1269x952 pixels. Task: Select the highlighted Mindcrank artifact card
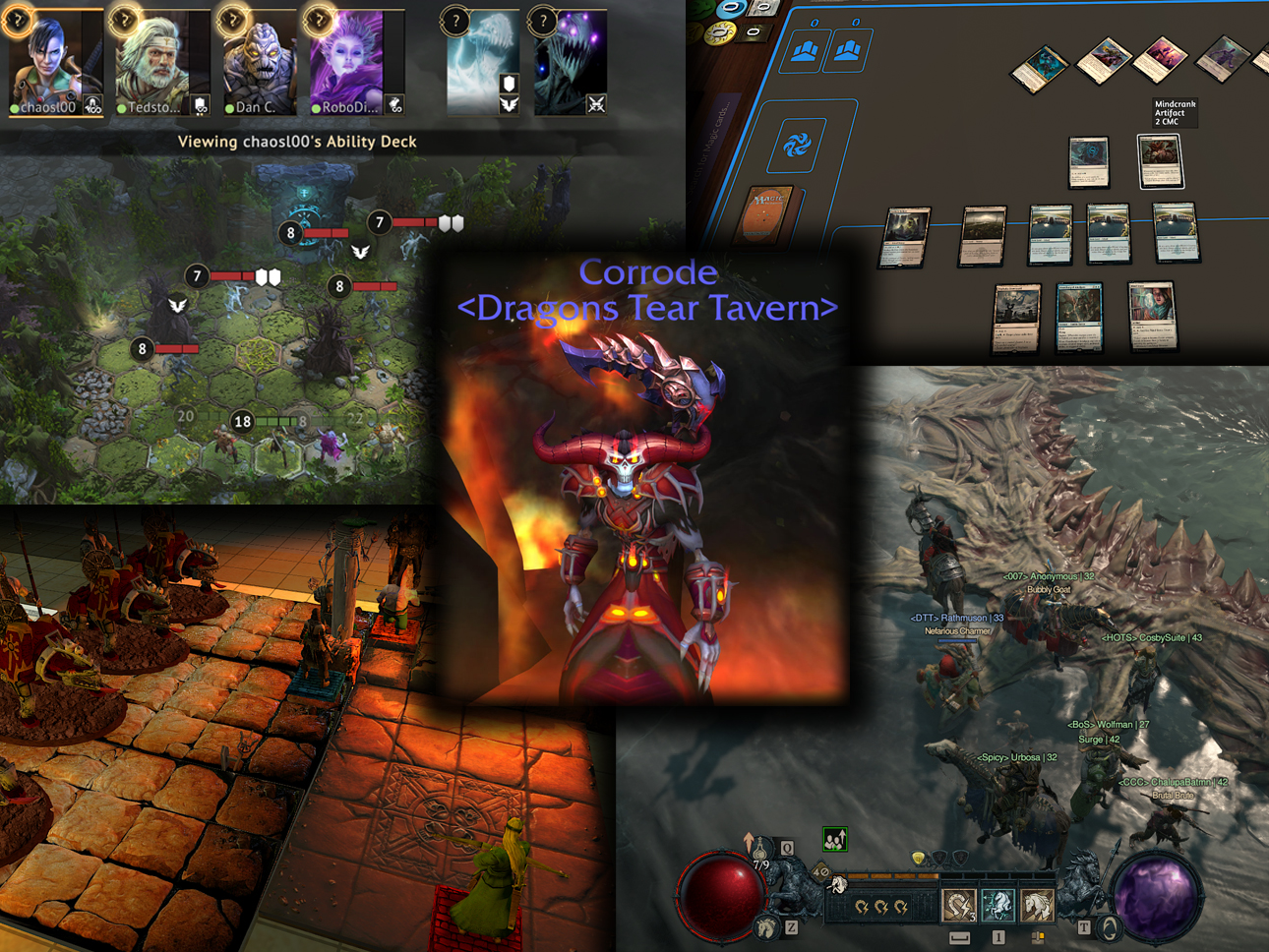tap(1160, 161)
